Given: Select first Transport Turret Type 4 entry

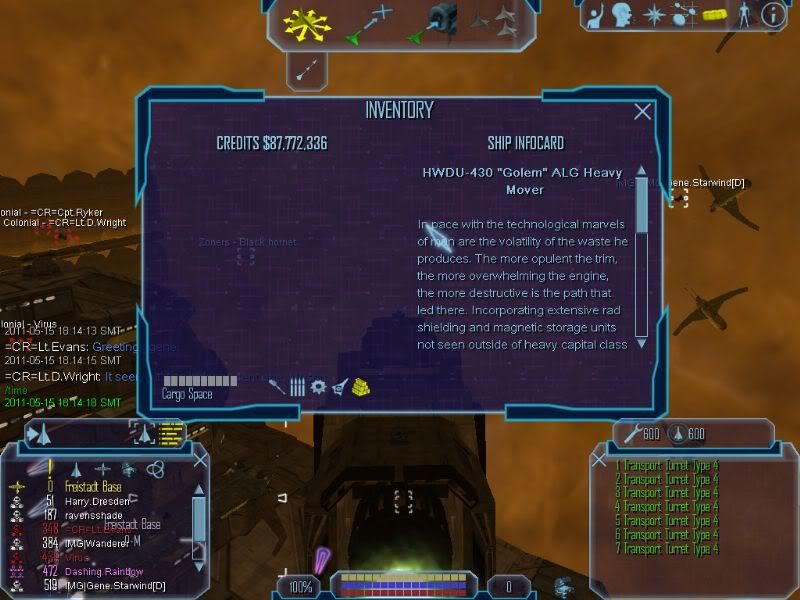Looking at the screenshot, I should click(668, 466).
